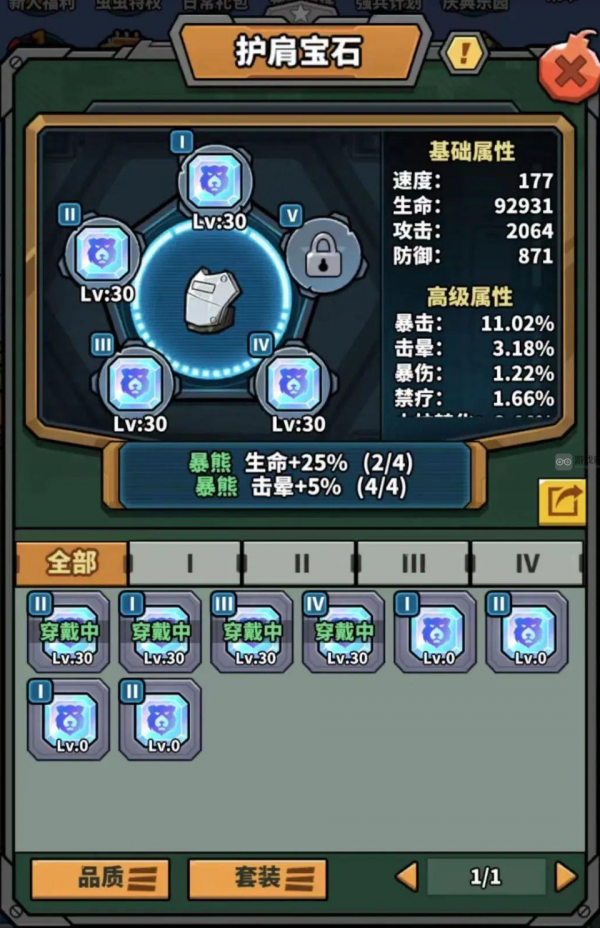Select gem socket II on the ring
Image resolution: width=600 pixels, height=928 pixels.
[x=102, y=254]
